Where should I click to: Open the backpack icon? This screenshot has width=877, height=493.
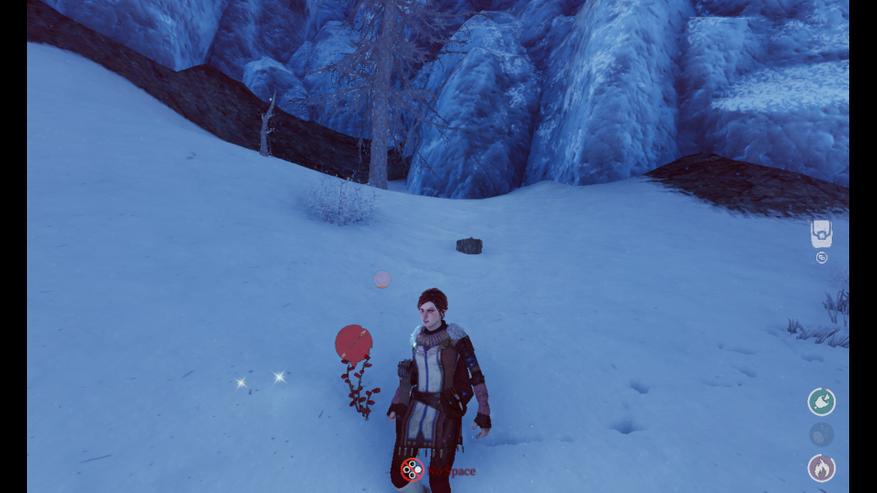821,234
